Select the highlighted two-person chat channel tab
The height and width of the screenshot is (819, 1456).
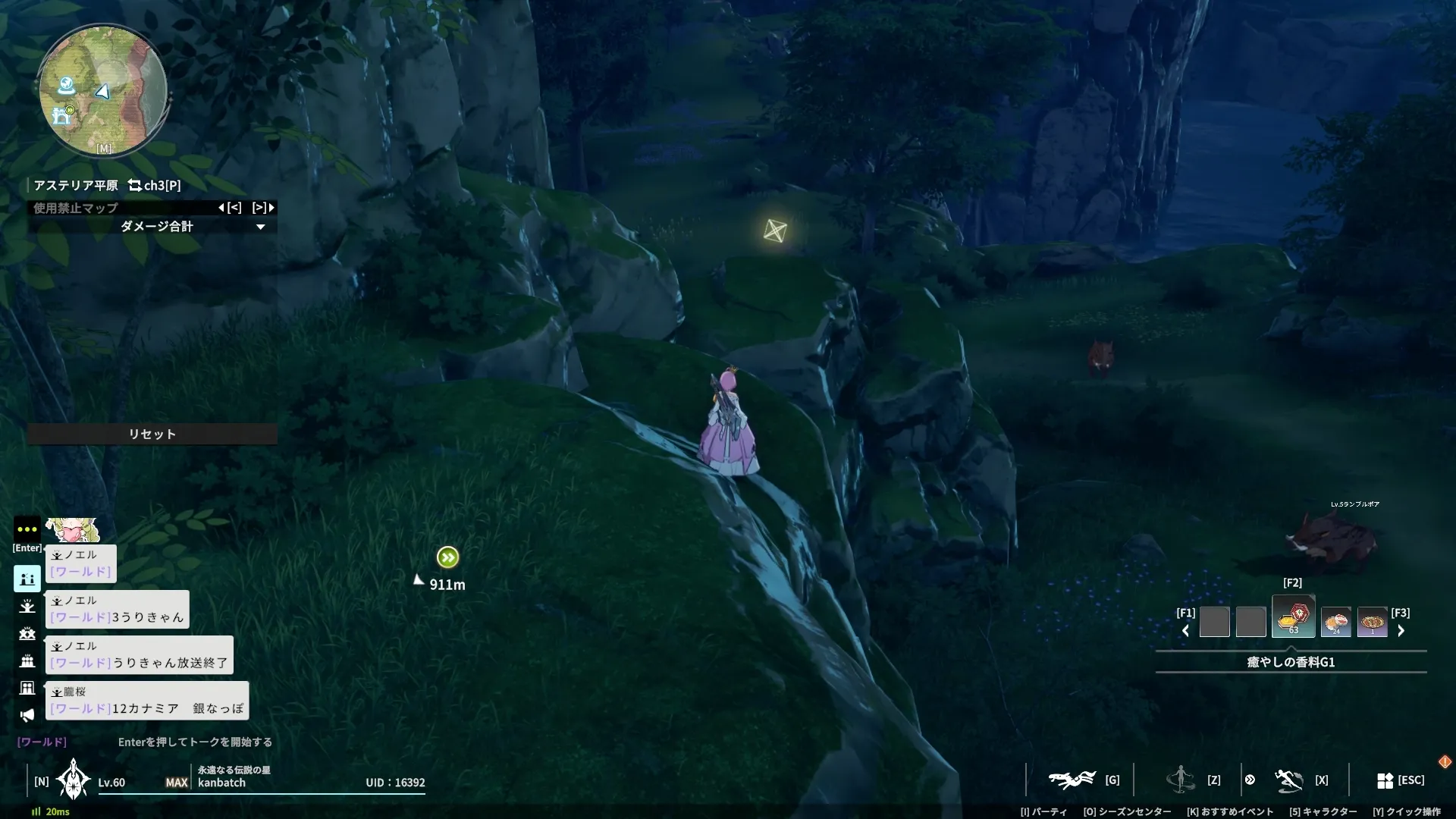pyautogui.click(x=27, y=579)
